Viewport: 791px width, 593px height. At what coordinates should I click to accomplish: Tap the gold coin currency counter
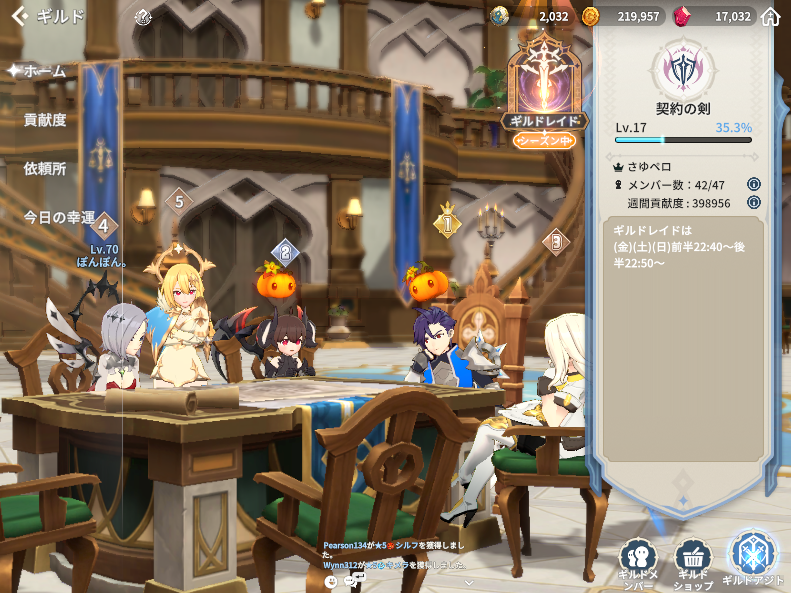[622, 16]
